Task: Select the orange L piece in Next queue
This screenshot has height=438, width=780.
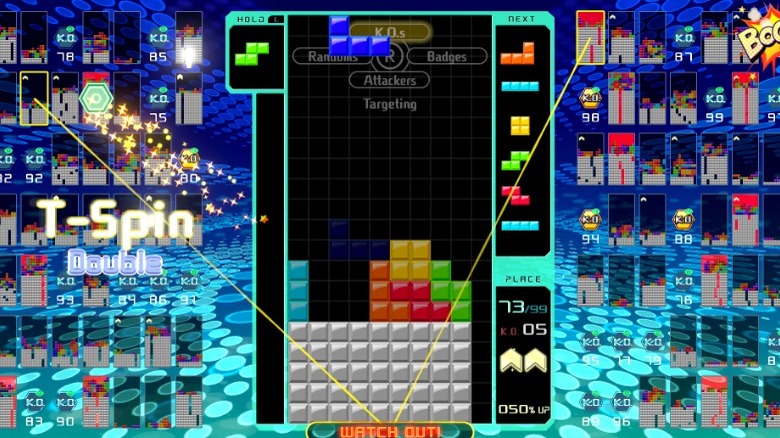Action: click(517, 53)
